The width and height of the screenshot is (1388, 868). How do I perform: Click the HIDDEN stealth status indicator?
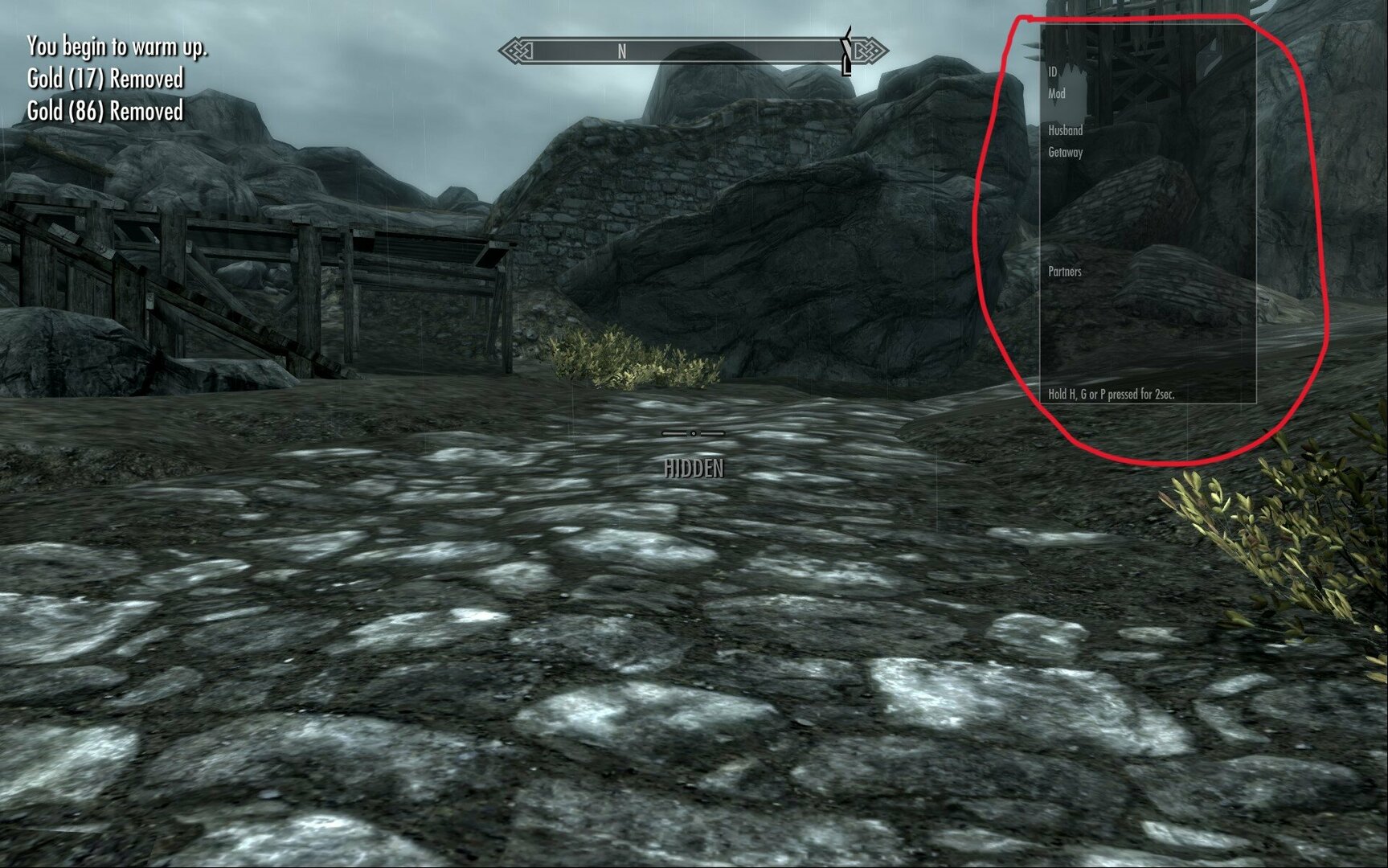tap(694, 465)
